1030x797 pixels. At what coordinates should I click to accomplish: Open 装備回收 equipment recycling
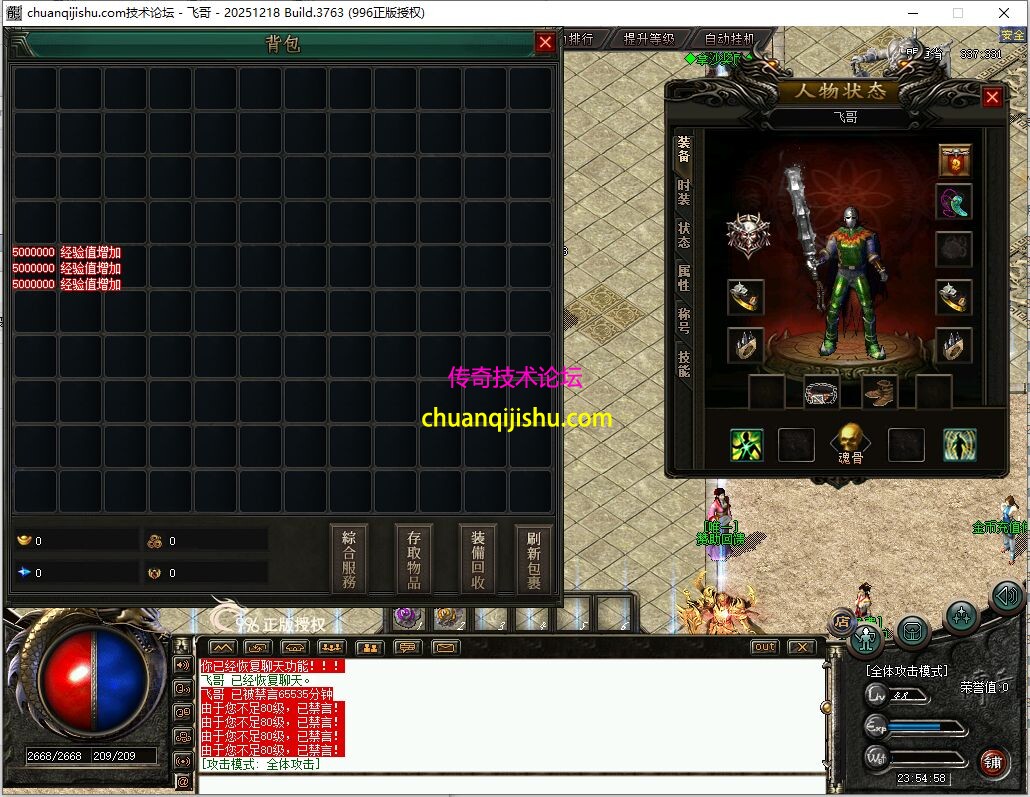tap(478, 559)
